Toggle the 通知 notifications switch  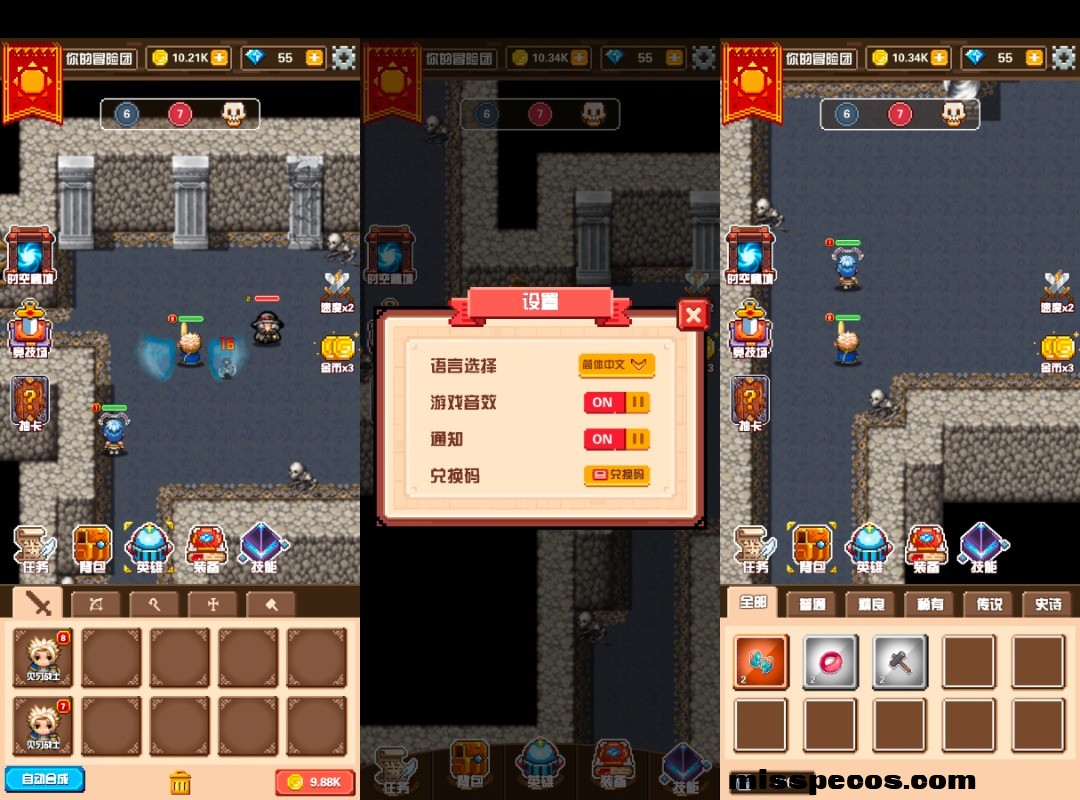[616, 439]
